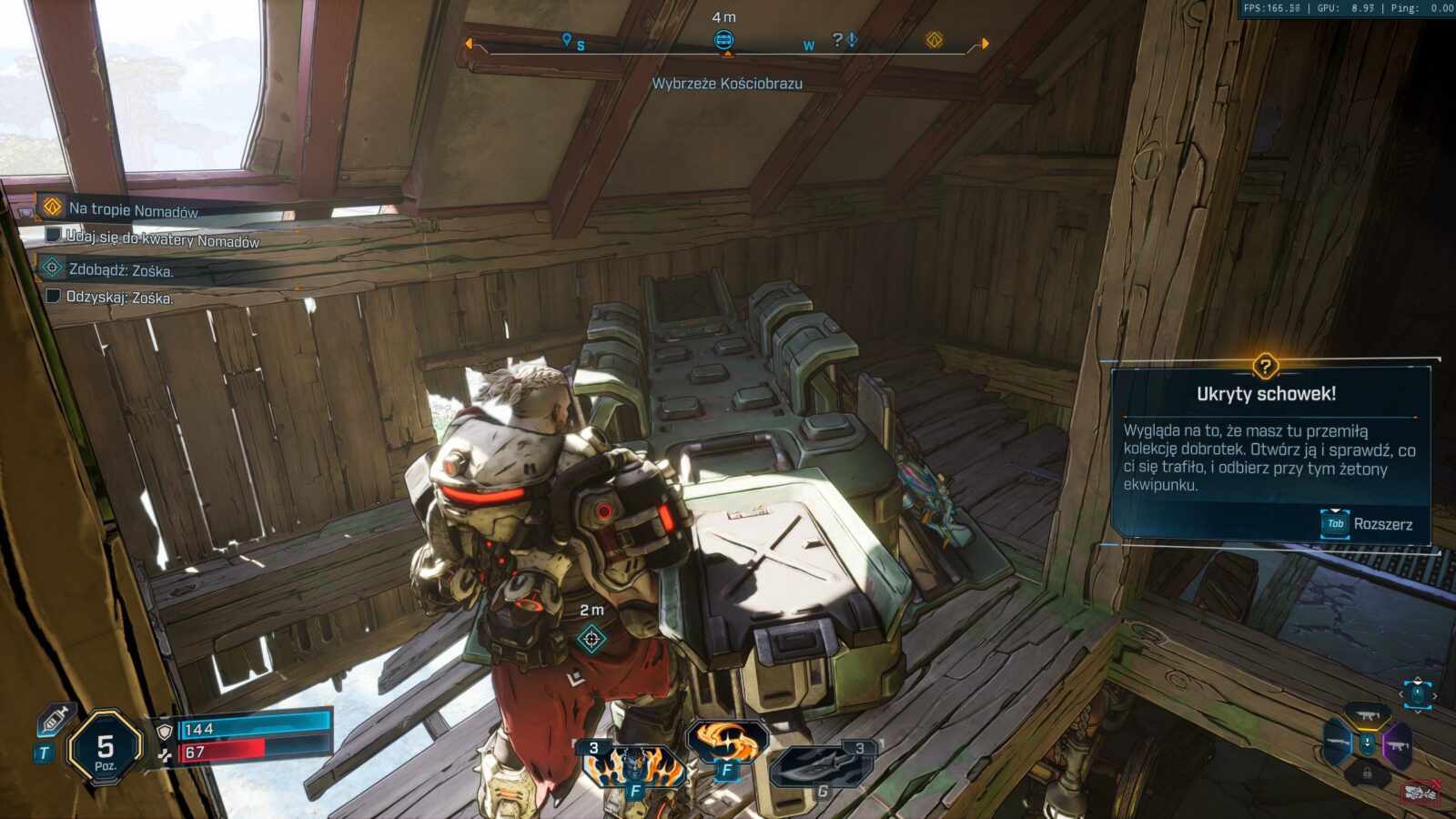Click the orange quest diamond on compass
This screenshot has width=1456, height=819.
point(935,39)
